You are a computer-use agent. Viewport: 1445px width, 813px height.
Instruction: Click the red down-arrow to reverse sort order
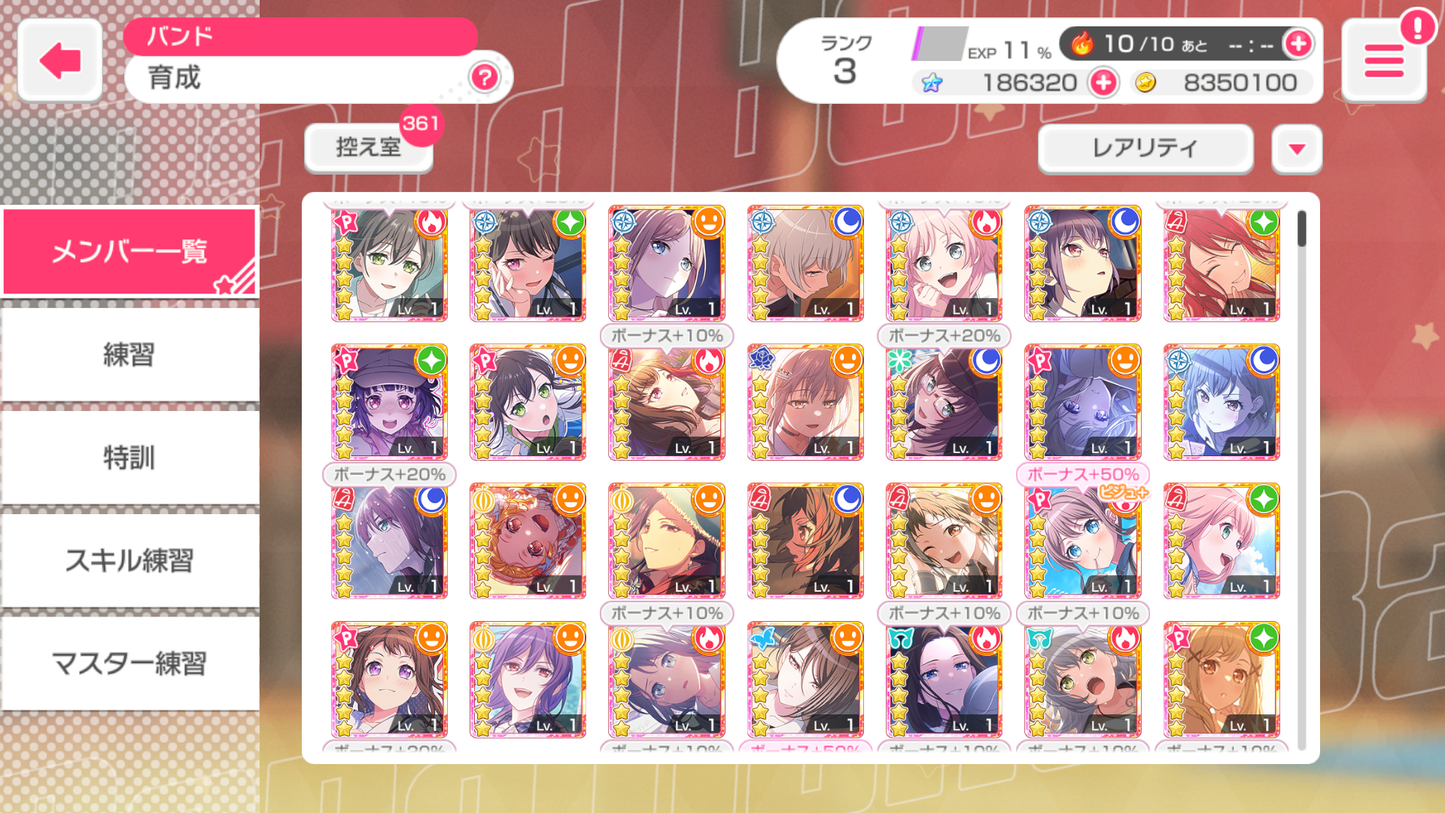[x=1297, y=148]
